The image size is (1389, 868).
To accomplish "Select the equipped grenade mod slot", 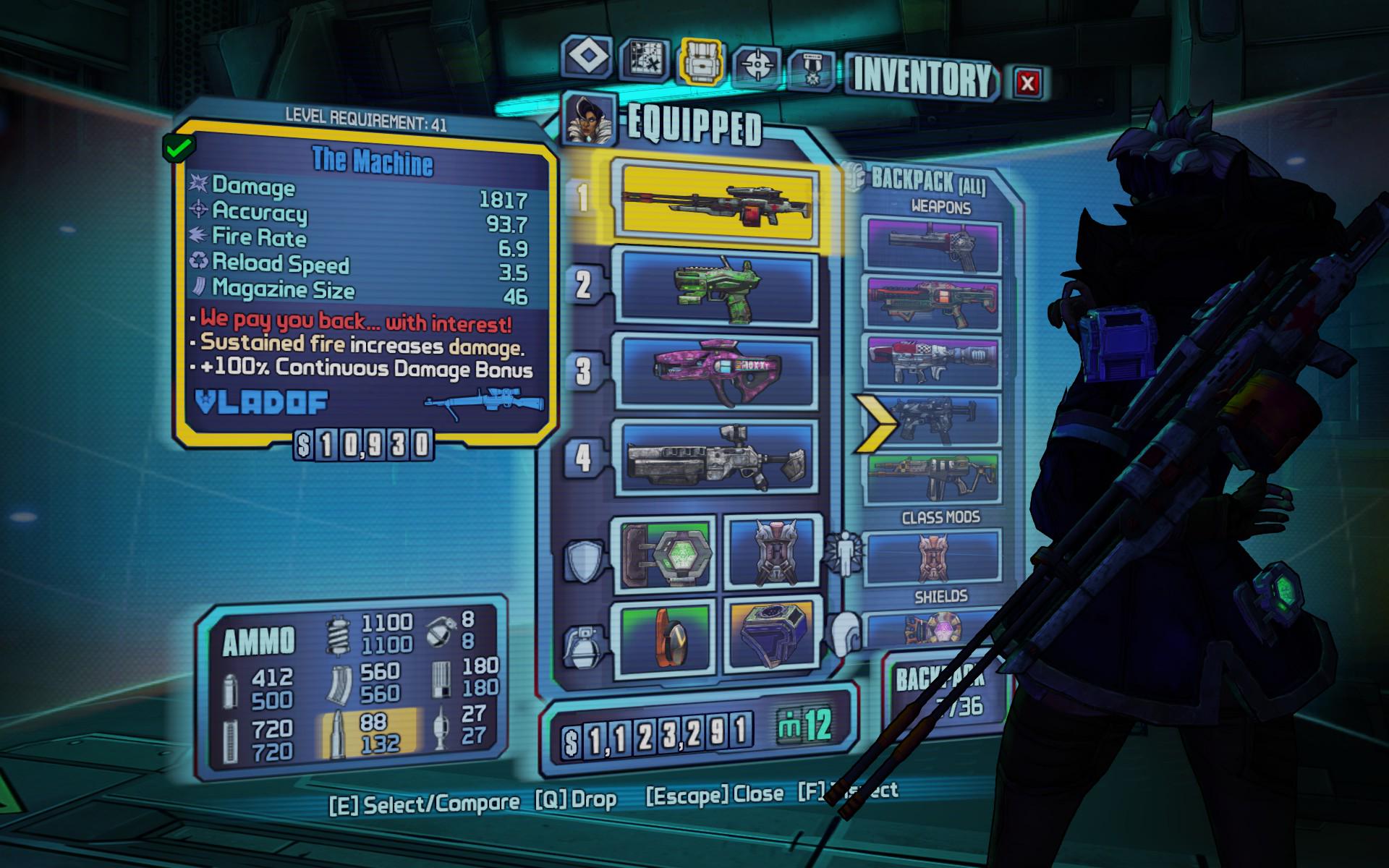I will [667, 638].
